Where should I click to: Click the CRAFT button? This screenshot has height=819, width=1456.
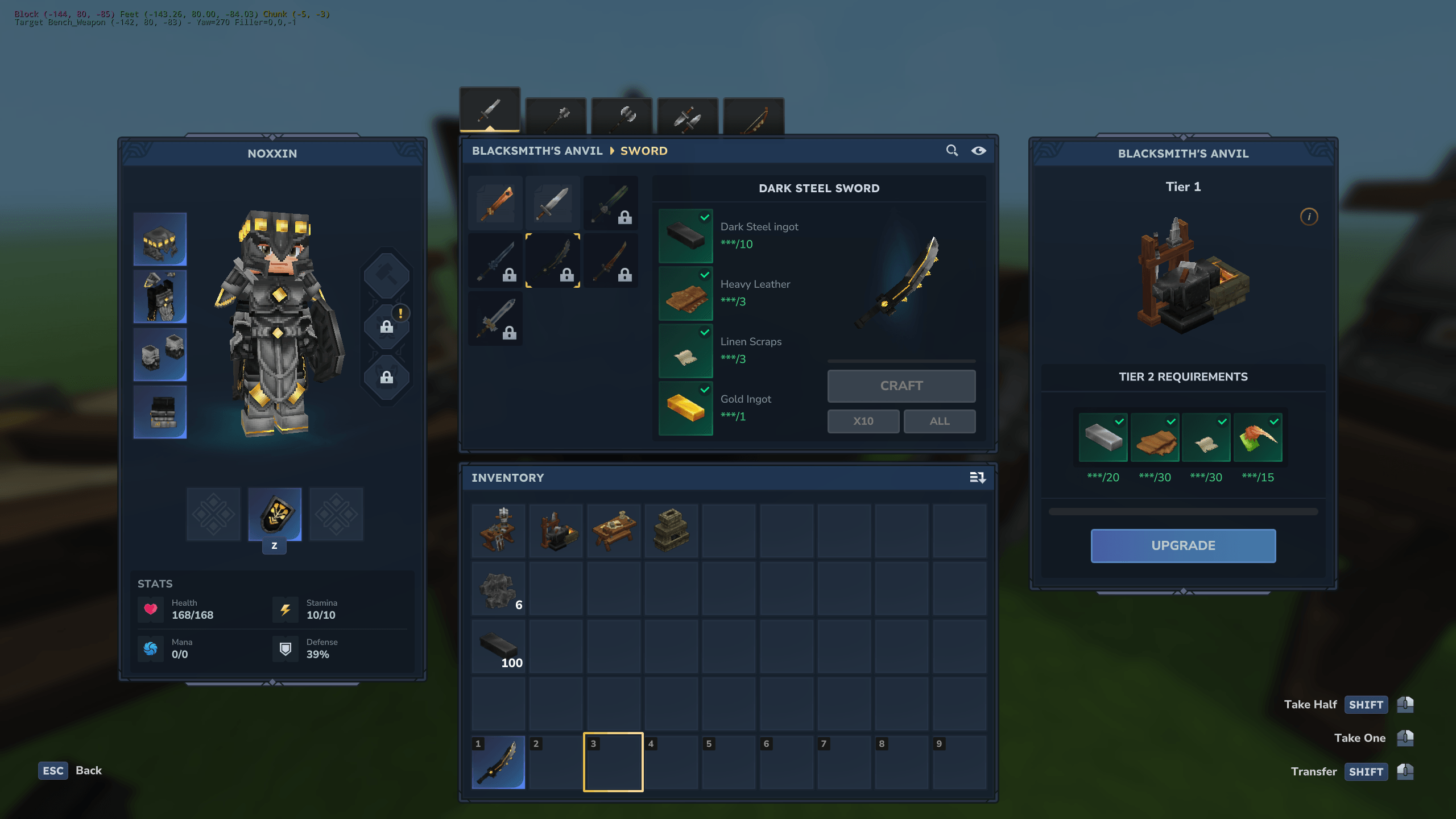[901, 386]
